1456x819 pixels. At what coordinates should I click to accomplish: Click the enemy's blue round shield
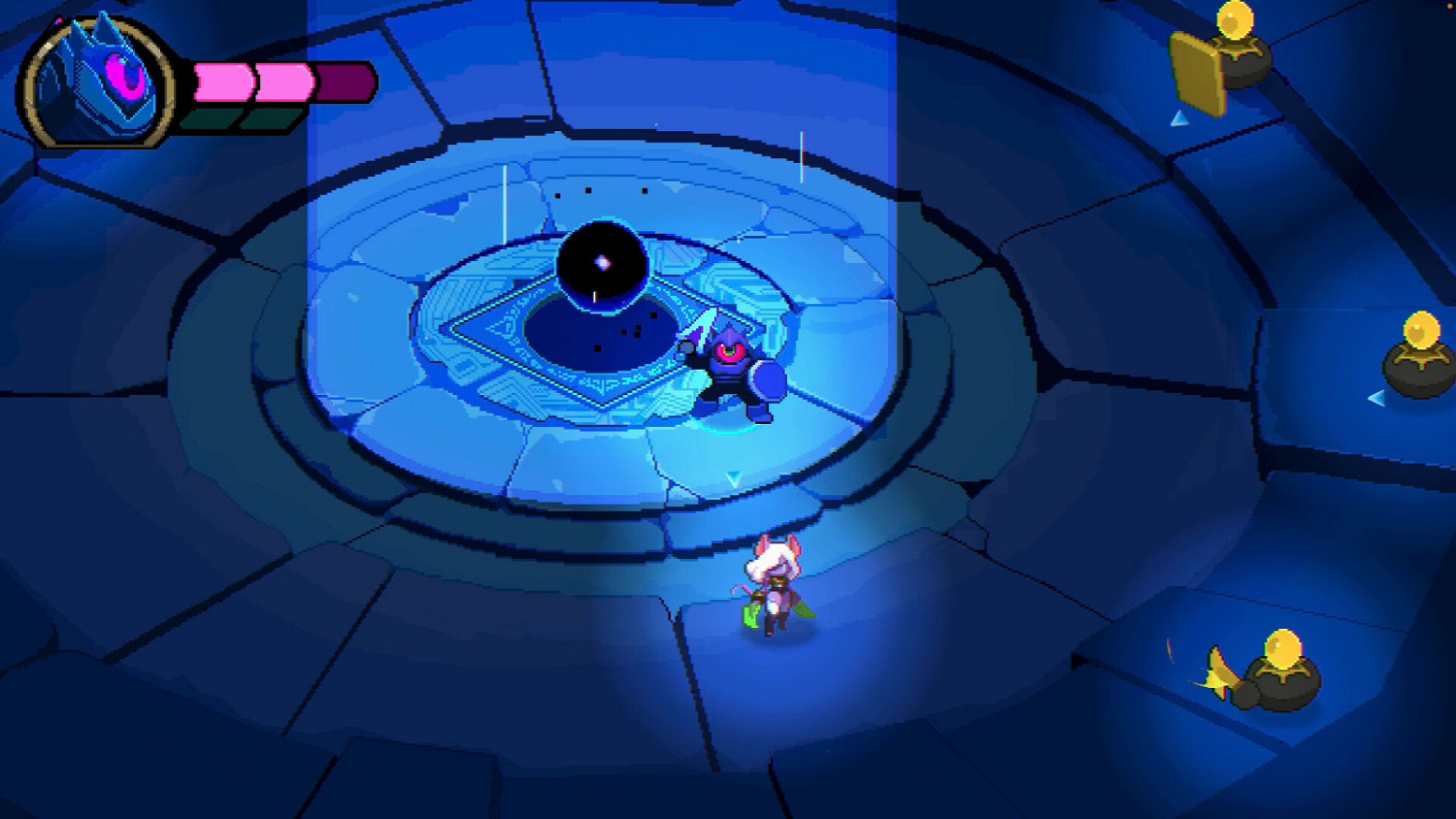point(770,381)
